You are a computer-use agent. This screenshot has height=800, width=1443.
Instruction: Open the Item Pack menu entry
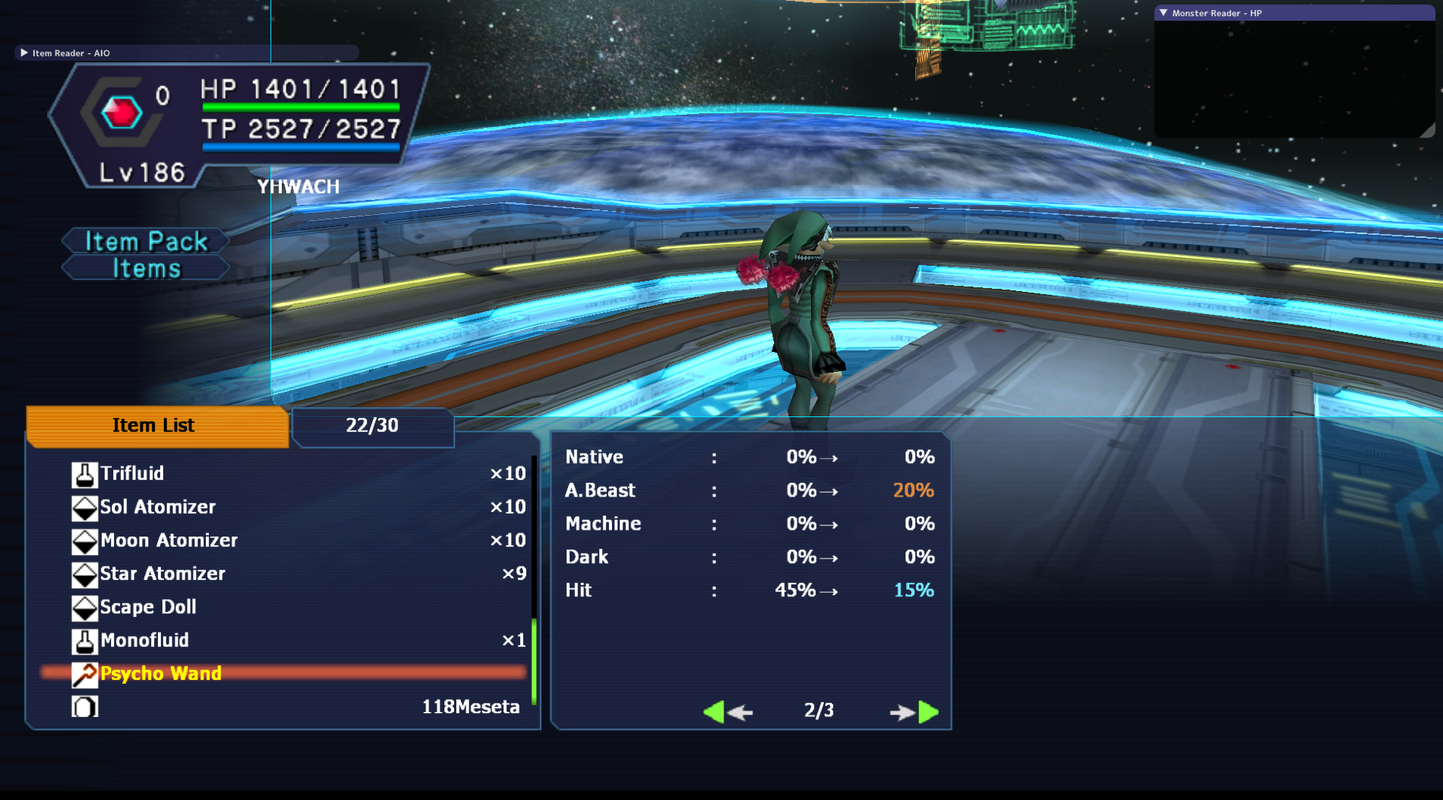pyautogui.click(x=146, y=241)
